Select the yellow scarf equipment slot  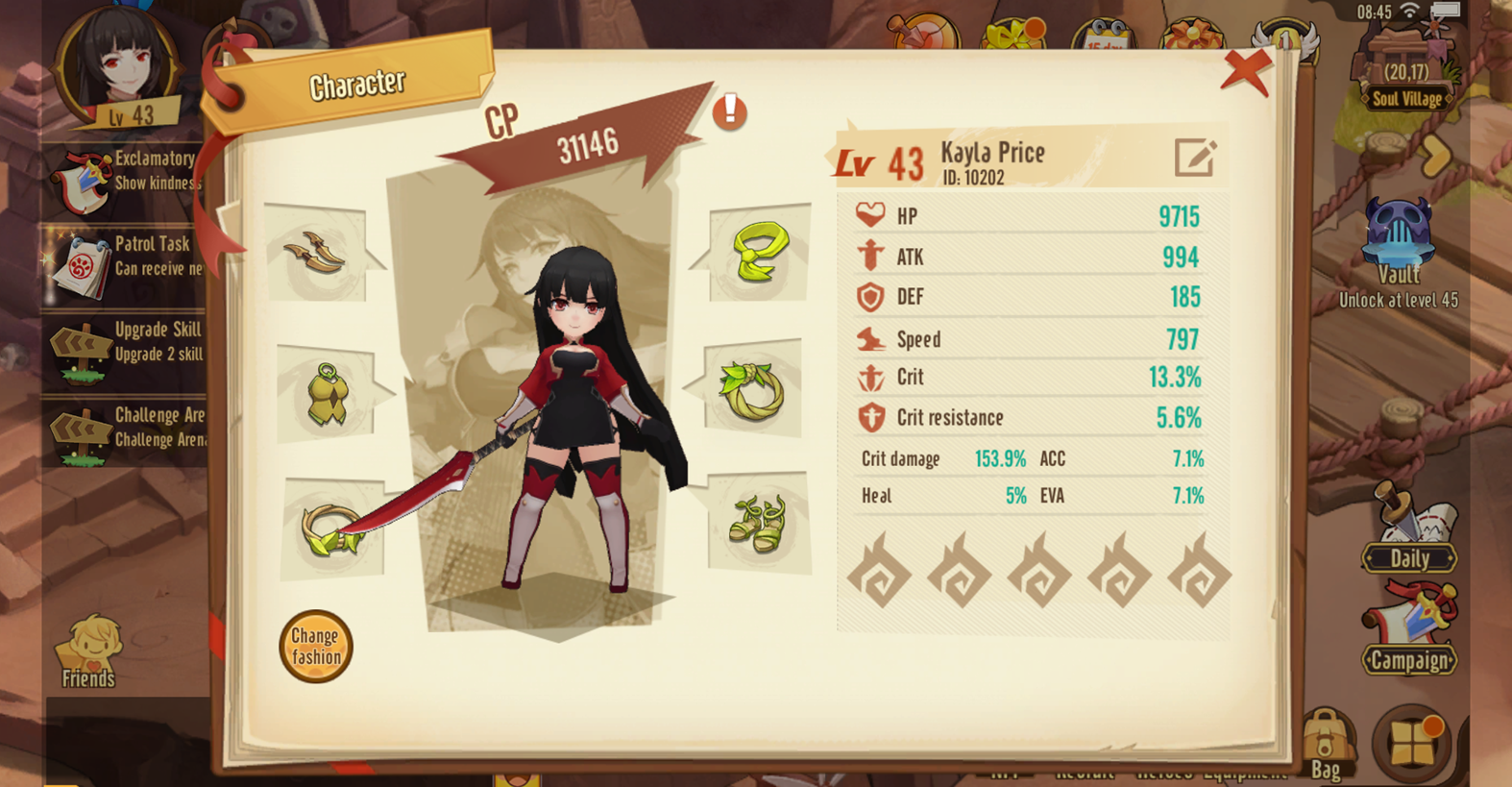pyautogui.click(x=760, y=253)
